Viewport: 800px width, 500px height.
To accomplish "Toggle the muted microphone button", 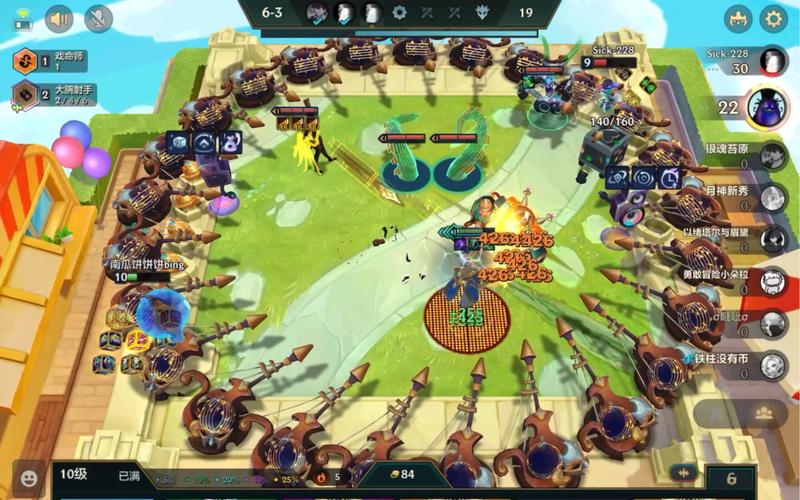I will pos(98,18).
